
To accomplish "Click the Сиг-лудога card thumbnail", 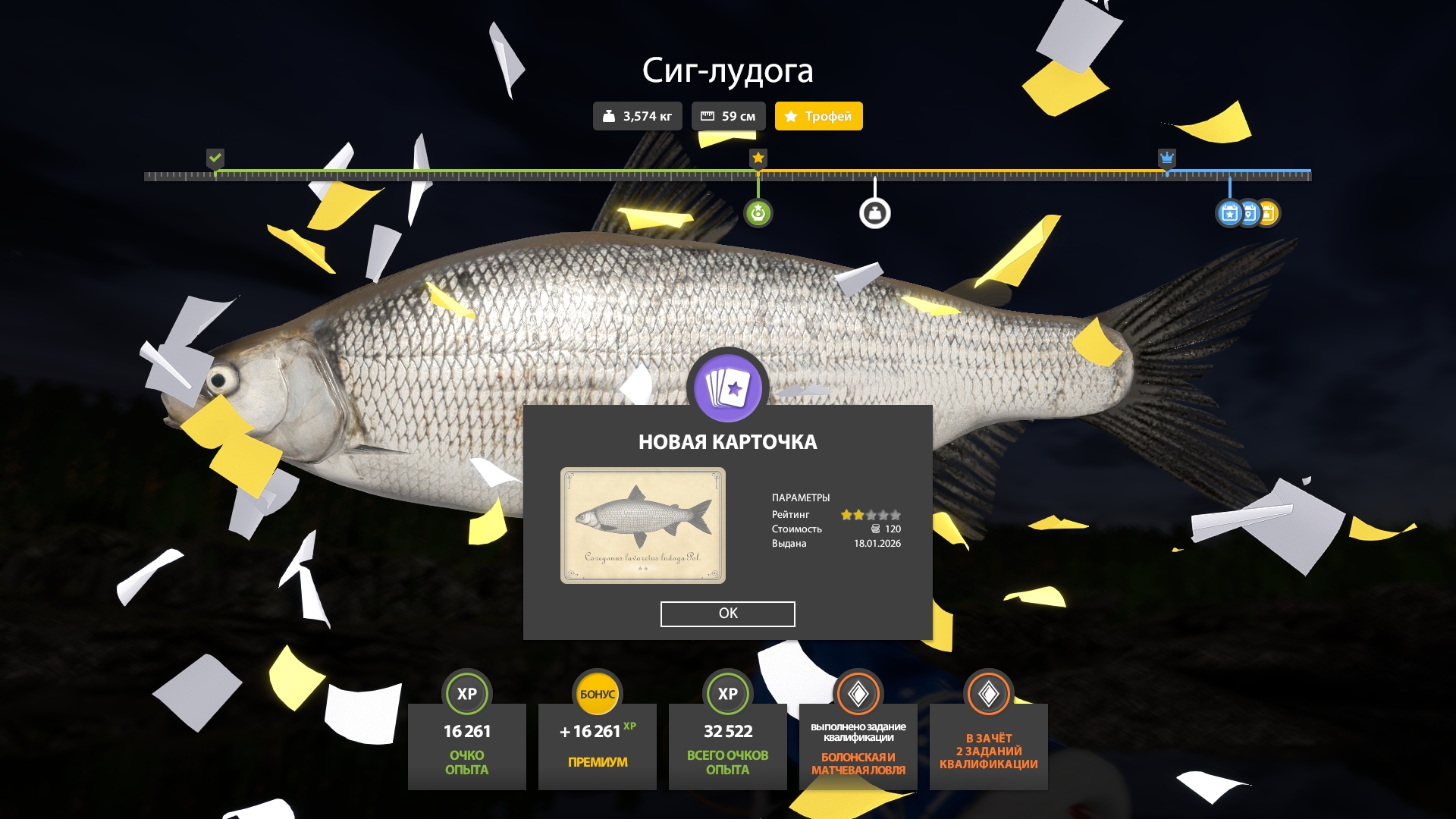I will pyautogui.click(x=642, y=525).
